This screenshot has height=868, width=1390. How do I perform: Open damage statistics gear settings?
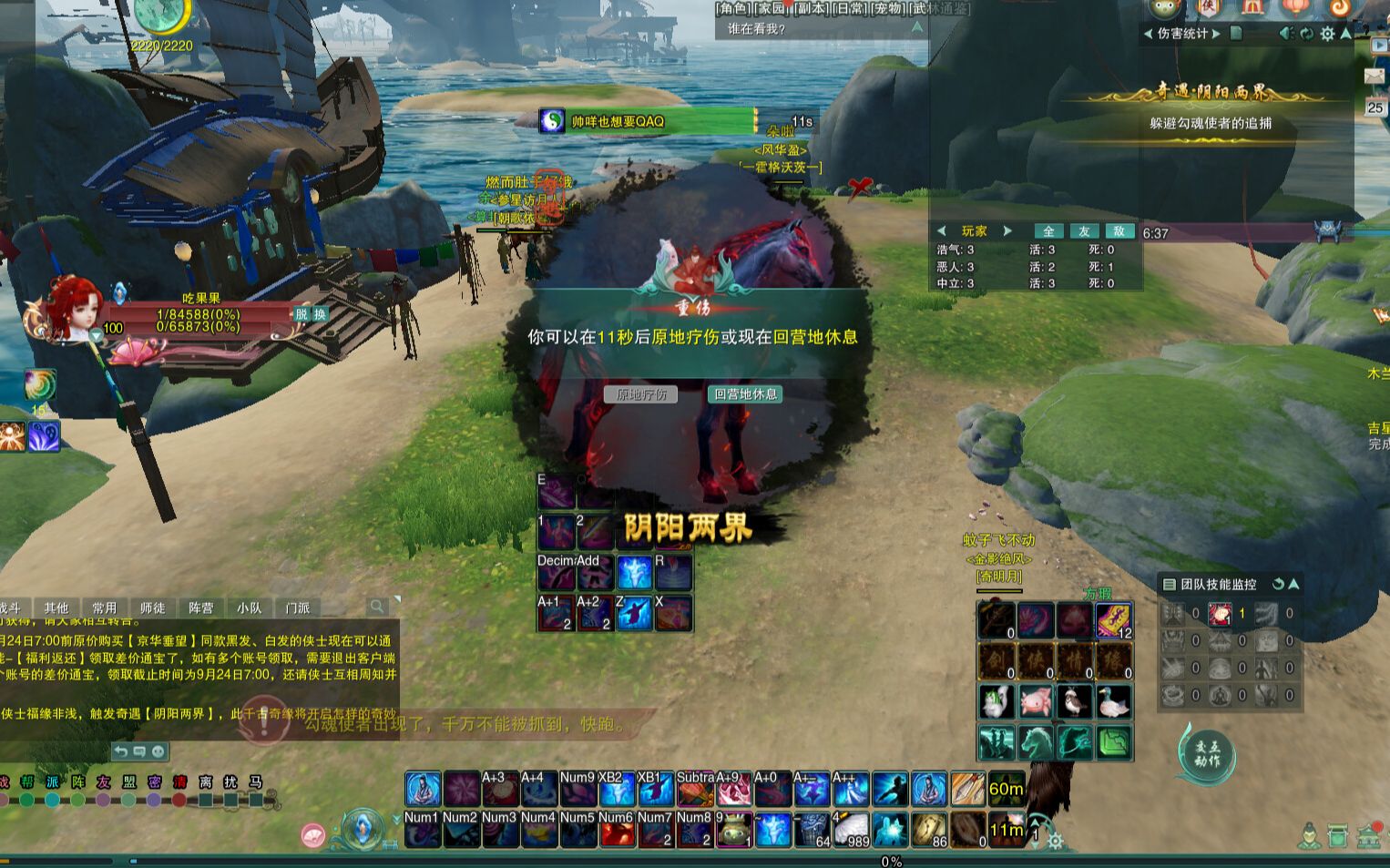(1327, 34)
